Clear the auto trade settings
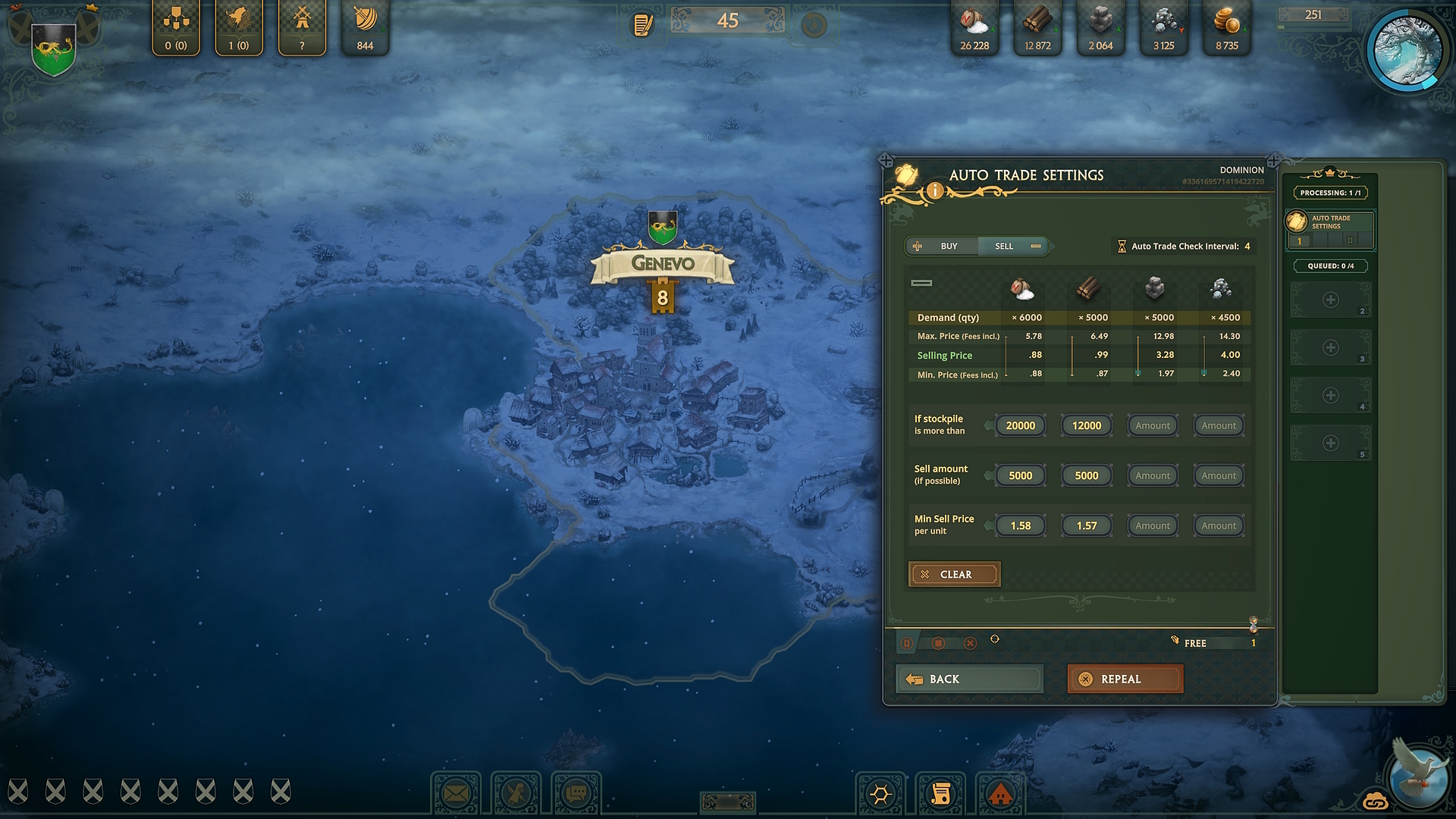1456x819 pixels. (954, 574)
